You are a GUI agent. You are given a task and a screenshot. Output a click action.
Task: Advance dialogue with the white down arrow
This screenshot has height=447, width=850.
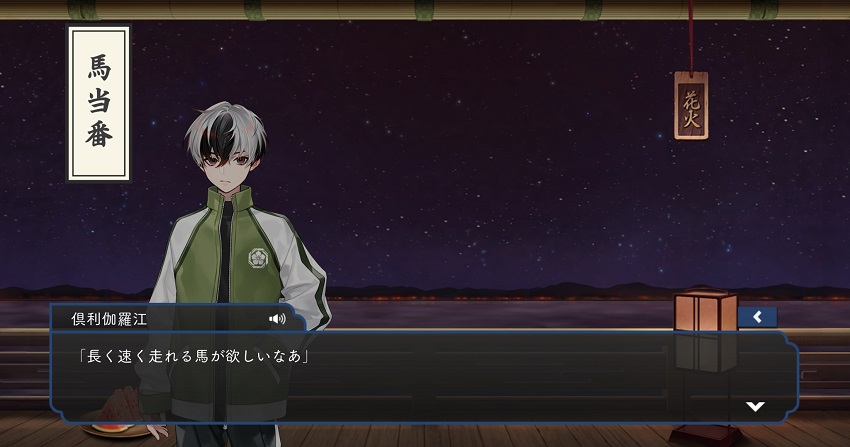[x=756, y=406]
